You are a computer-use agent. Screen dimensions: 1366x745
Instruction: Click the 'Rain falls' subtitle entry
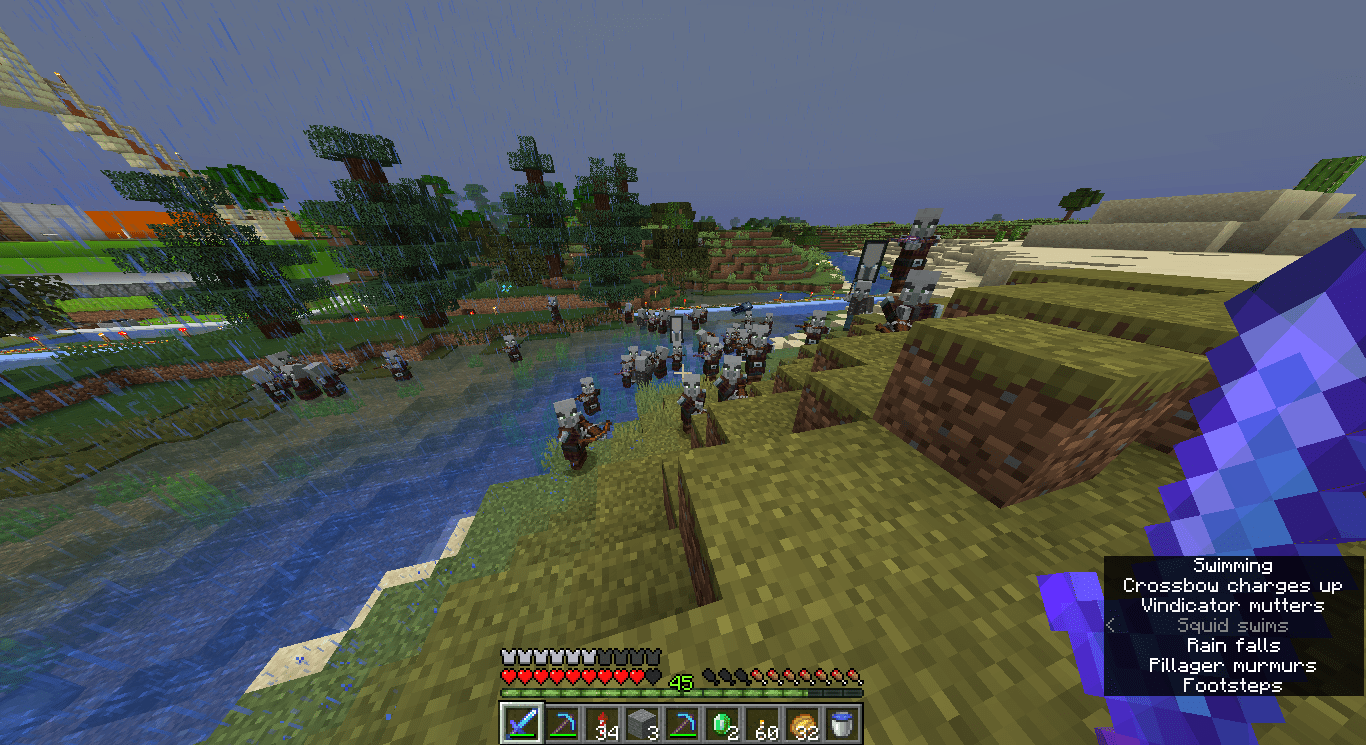pos(1232,645)
